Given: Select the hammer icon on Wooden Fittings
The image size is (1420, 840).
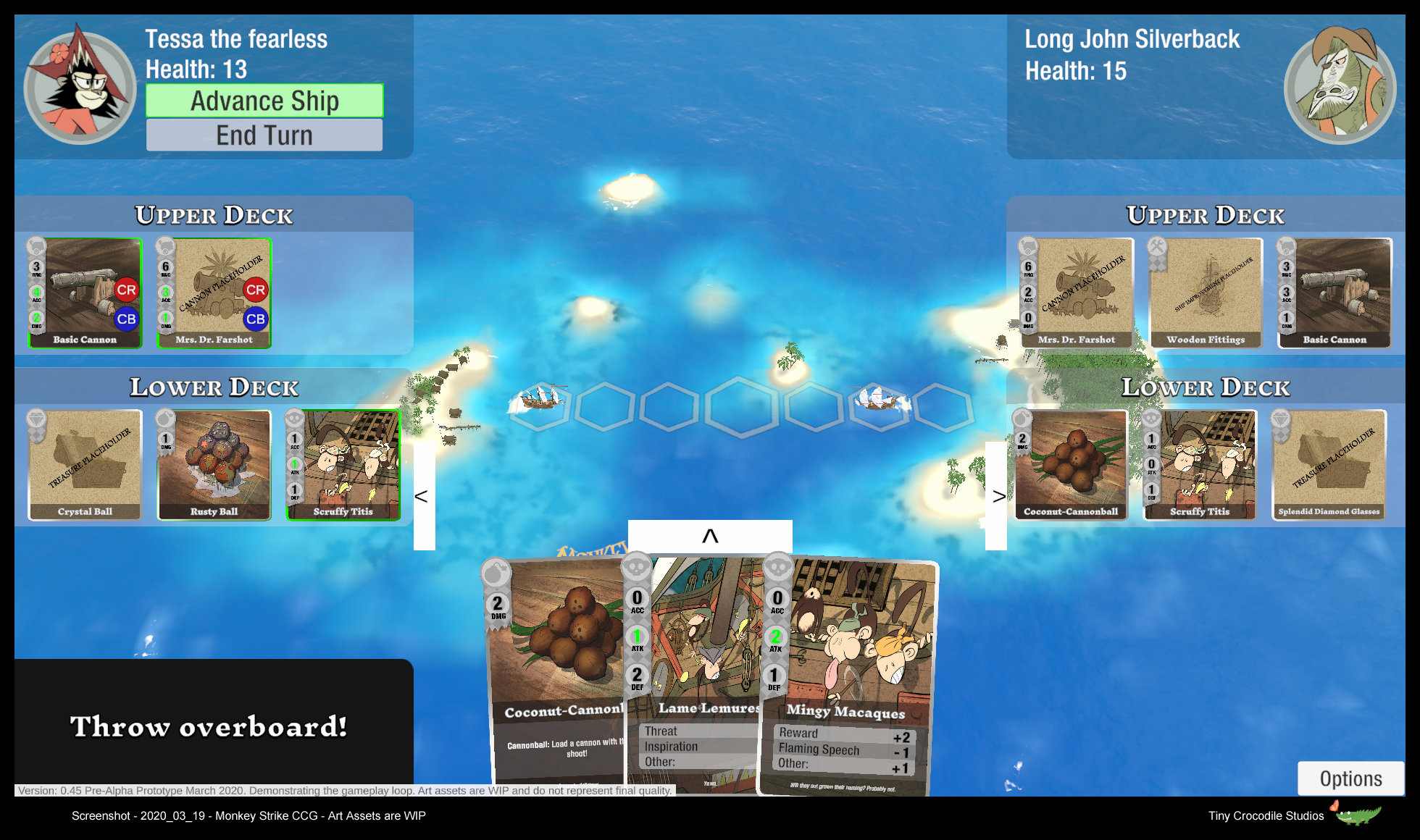Looking at the screenshot, I should [x=1158, y=247].
